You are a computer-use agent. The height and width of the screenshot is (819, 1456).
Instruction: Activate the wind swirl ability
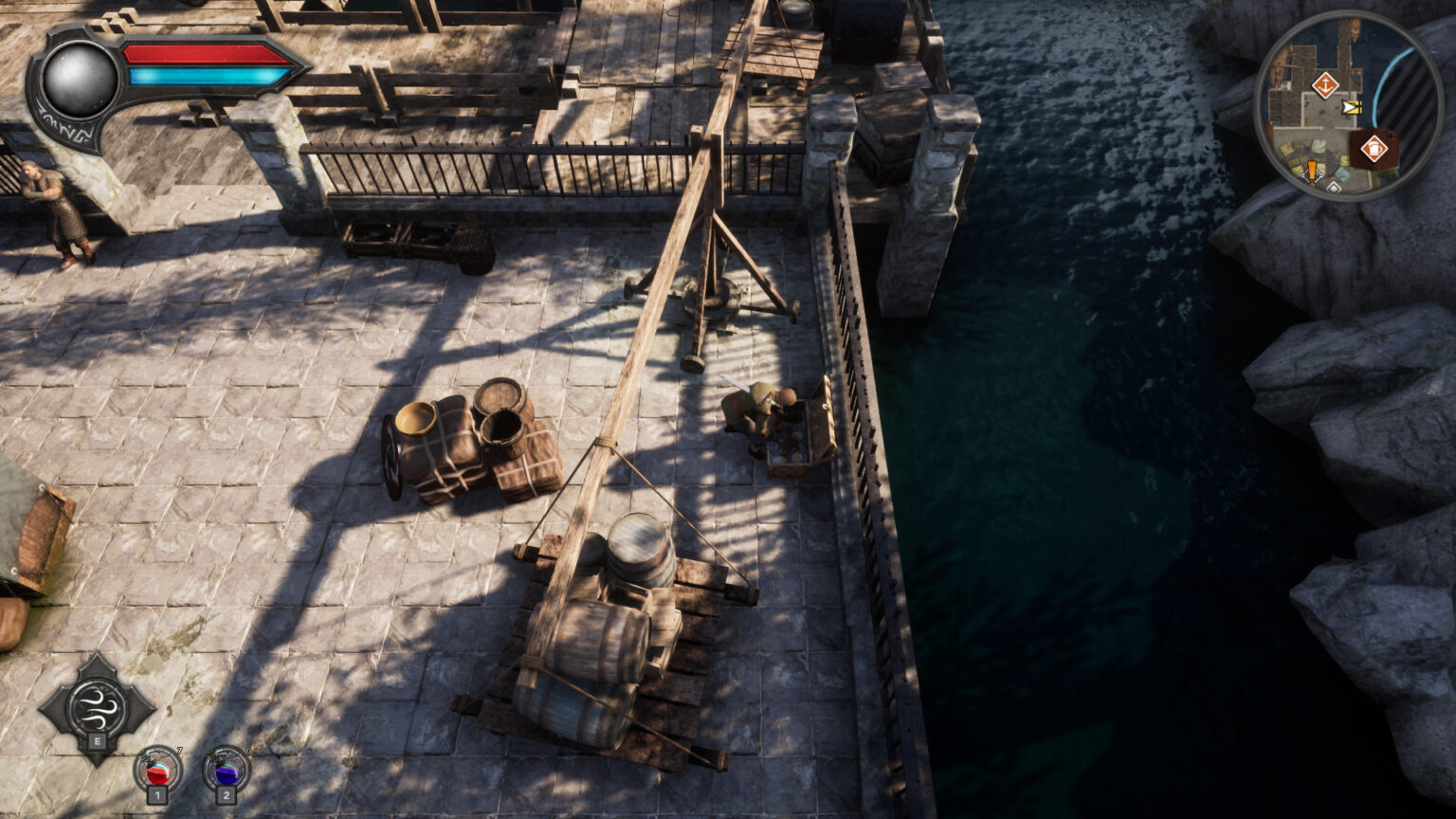point(97,705)
